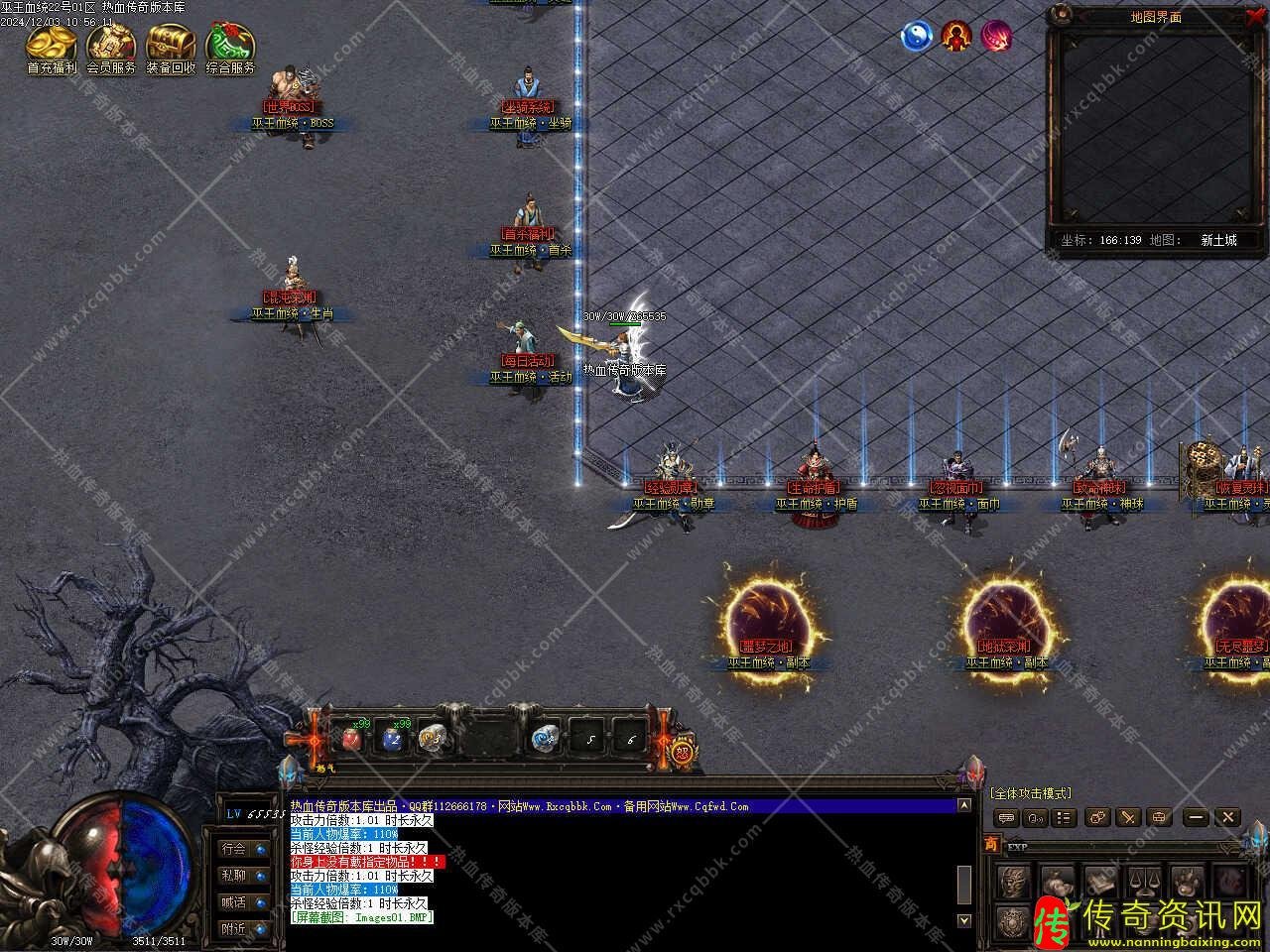Image resolution: width=1270 pixels, height=952 pixels.
Task: Click the blue yin-yang buff icon
Action: click(x=917, y=37)
